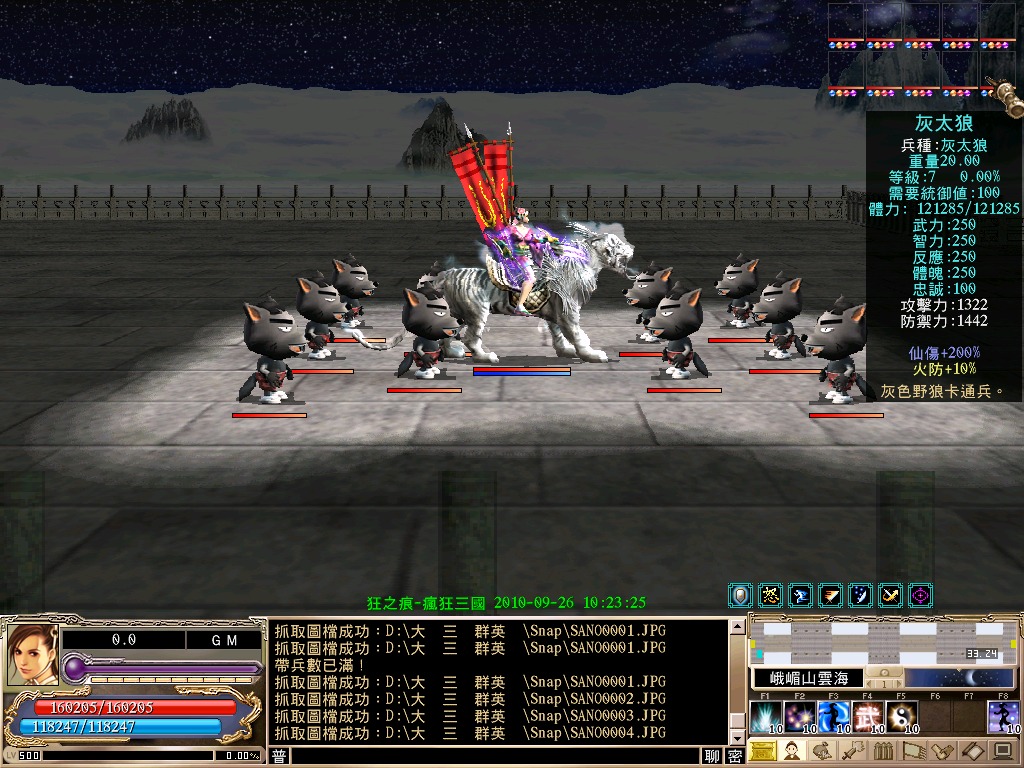Image resolution: width=1024 pixels, height=768 pixels.
Task: Open the character portrait menu button
Action: [x=792, y=751]
